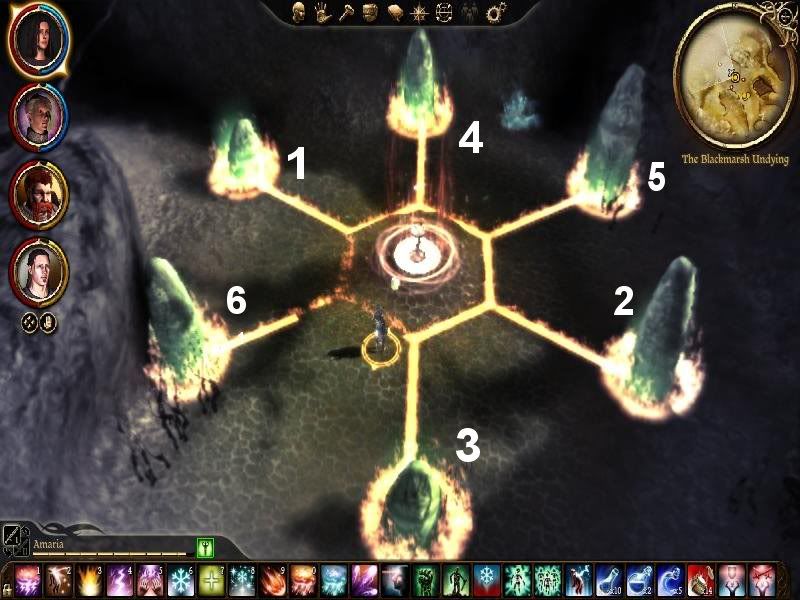Select the short-haired man's portrait

click(39, 270)
